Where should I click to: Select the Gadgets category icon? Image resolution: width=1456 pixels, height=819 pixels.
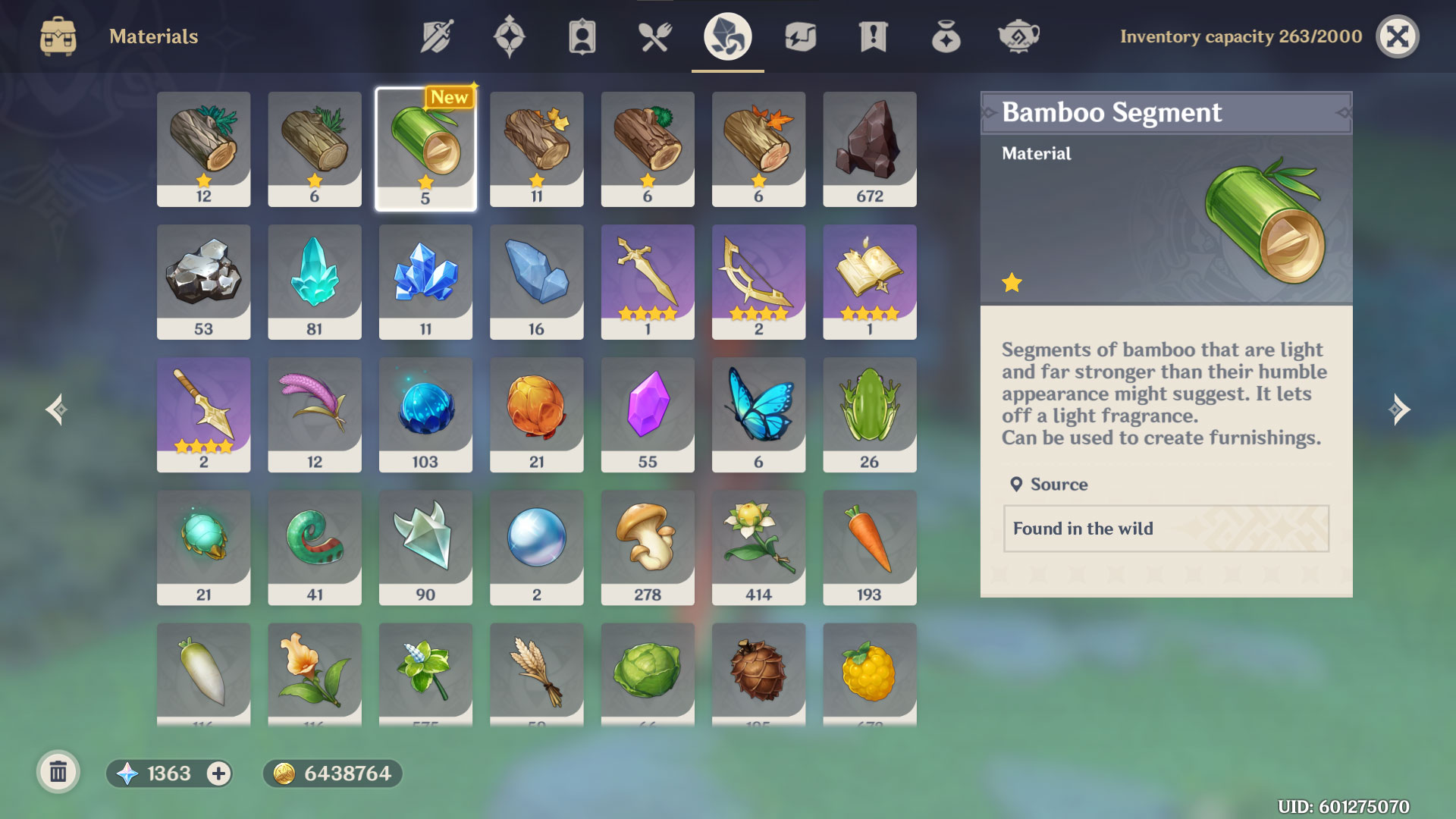(800, 36)
